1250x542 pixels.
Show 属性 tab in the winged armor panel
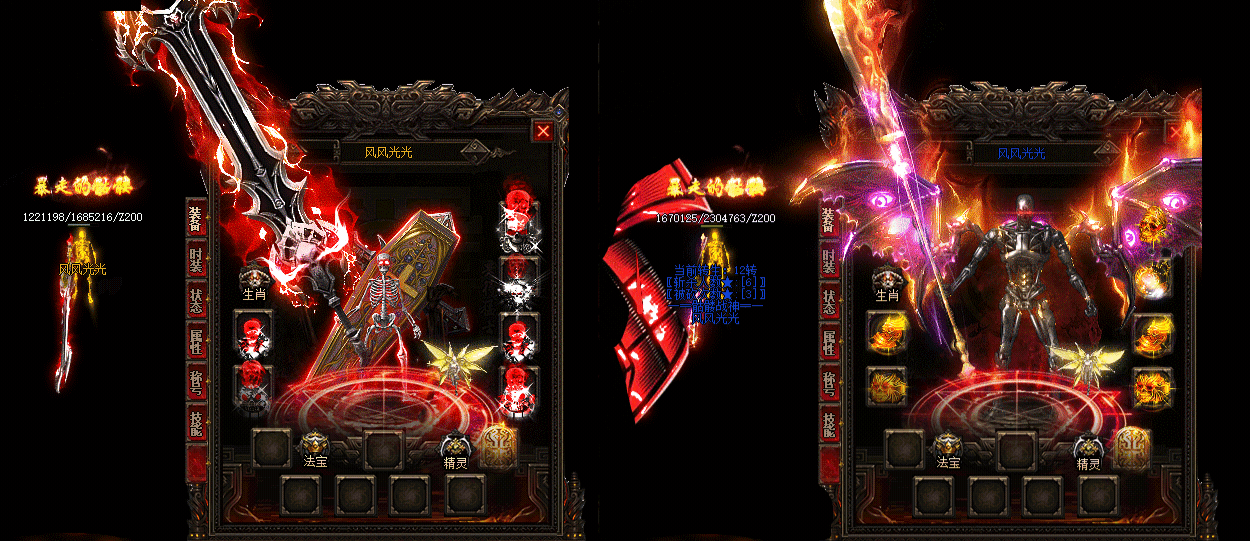[829, 342]
